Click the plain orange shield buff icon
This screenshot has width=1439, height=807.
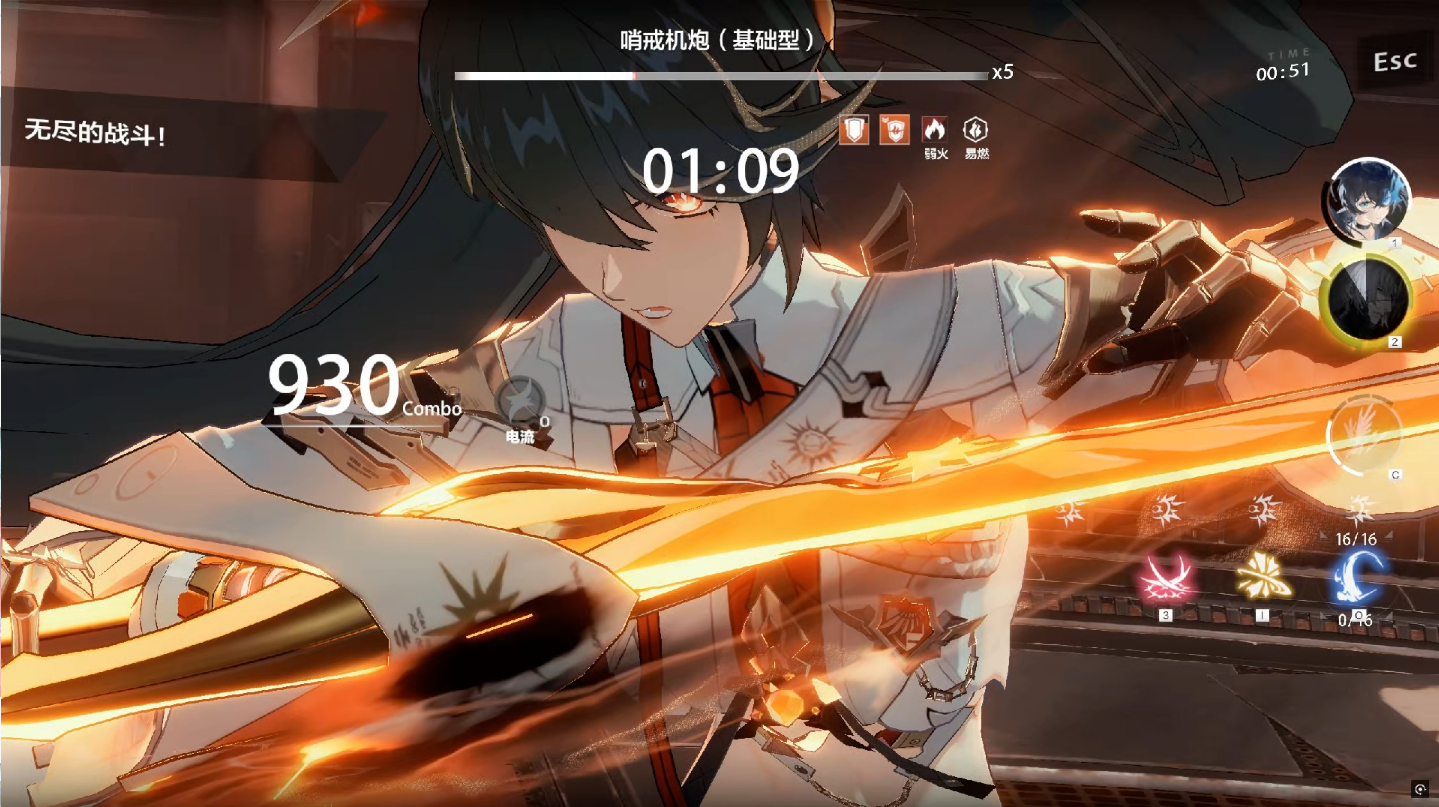point(854,130)
